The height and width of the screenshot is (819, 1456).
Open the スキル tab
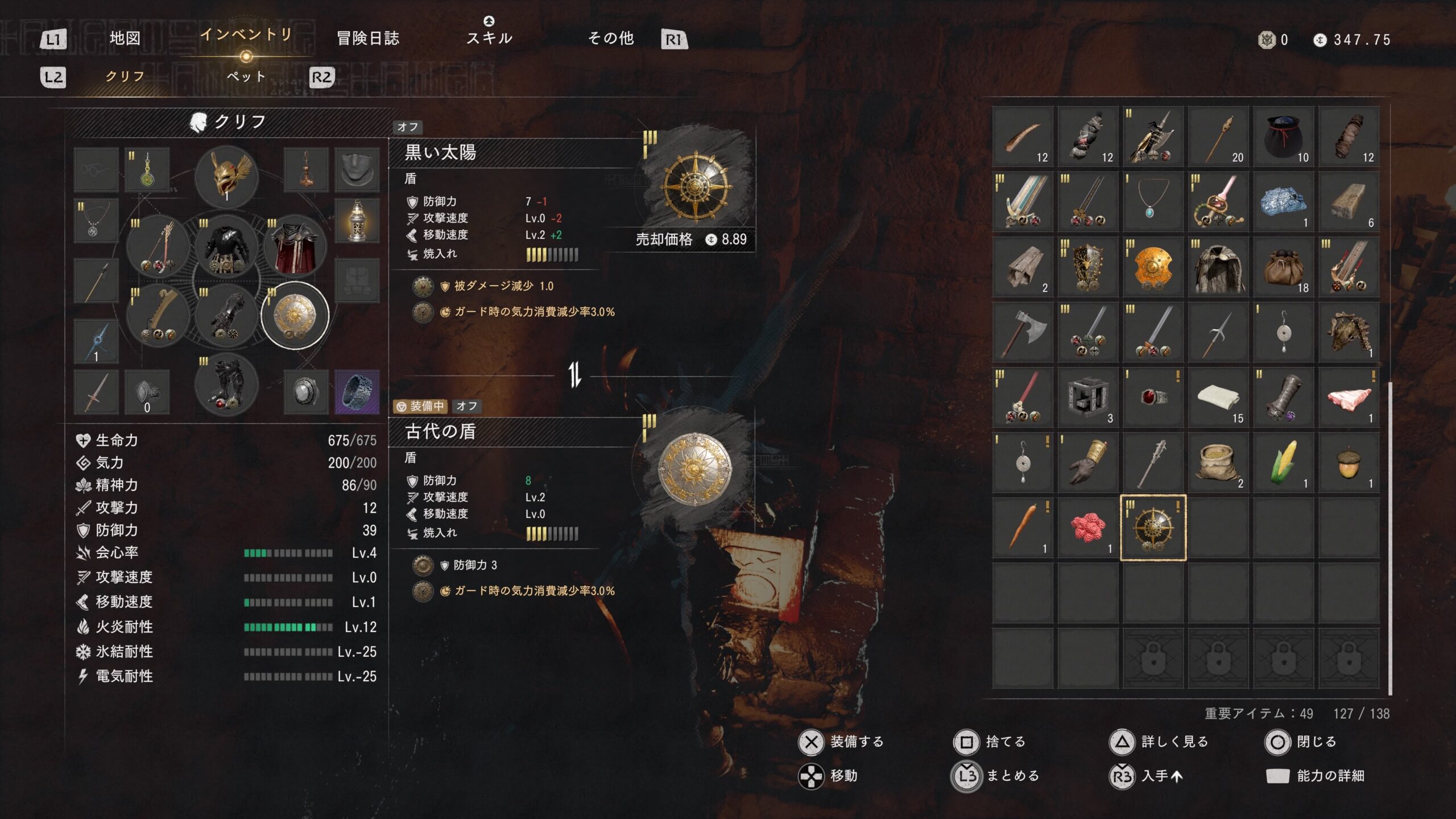point(489,38)
